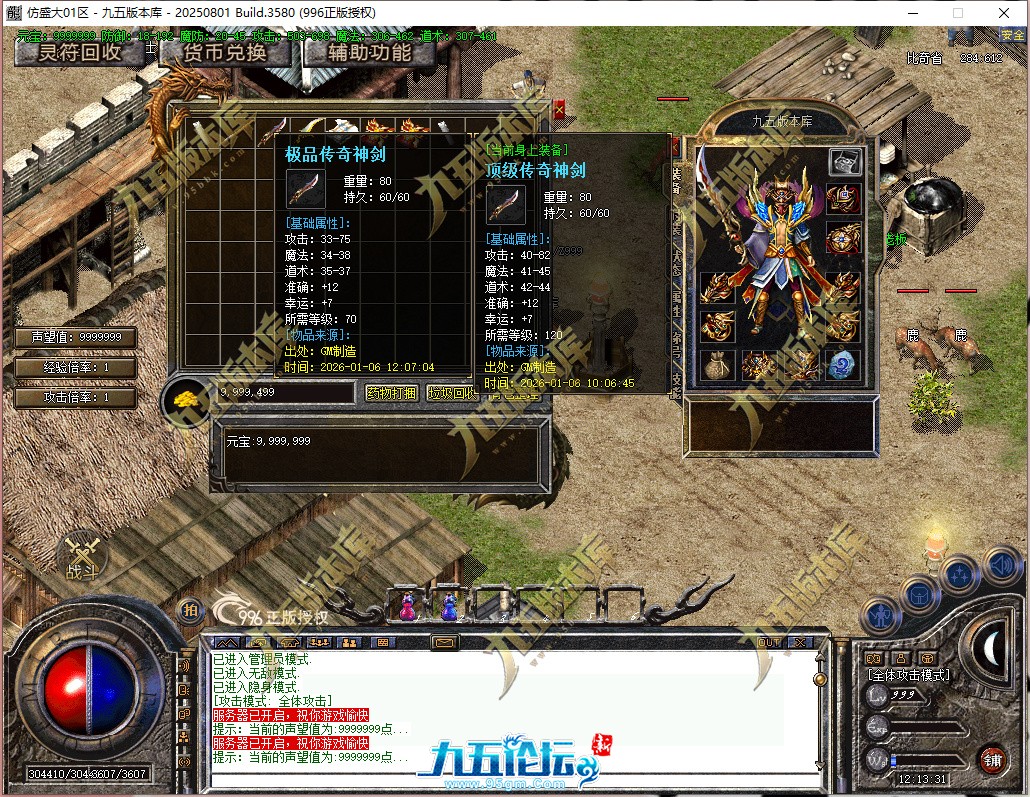
Task: Switch to the 装备 tab on character panel
Action: (677, 179)
